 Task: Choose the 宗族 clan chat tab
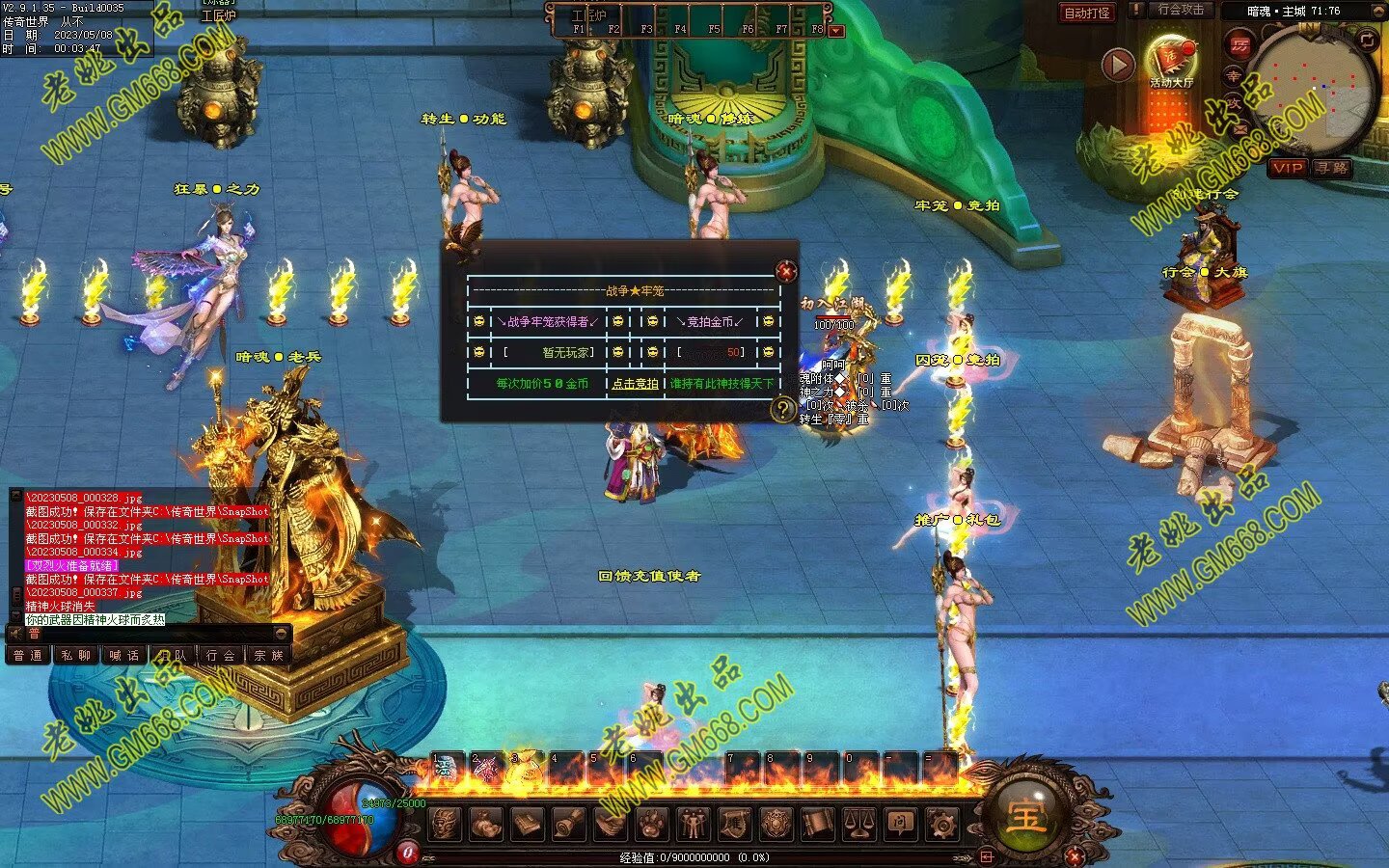[269, 655]
